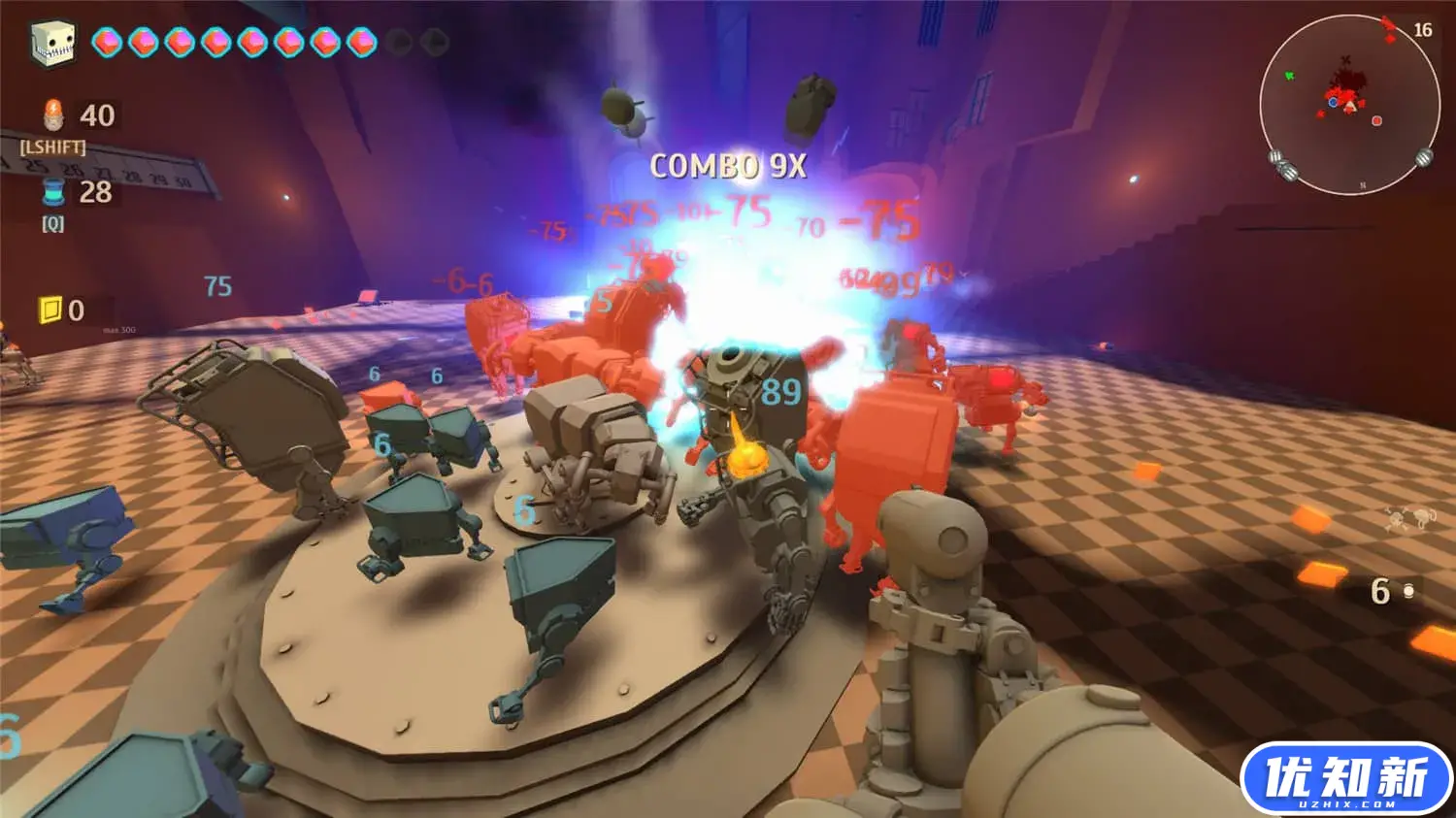
Task: Activate the blue canister ability icon
Action: [x=53, y=191]
